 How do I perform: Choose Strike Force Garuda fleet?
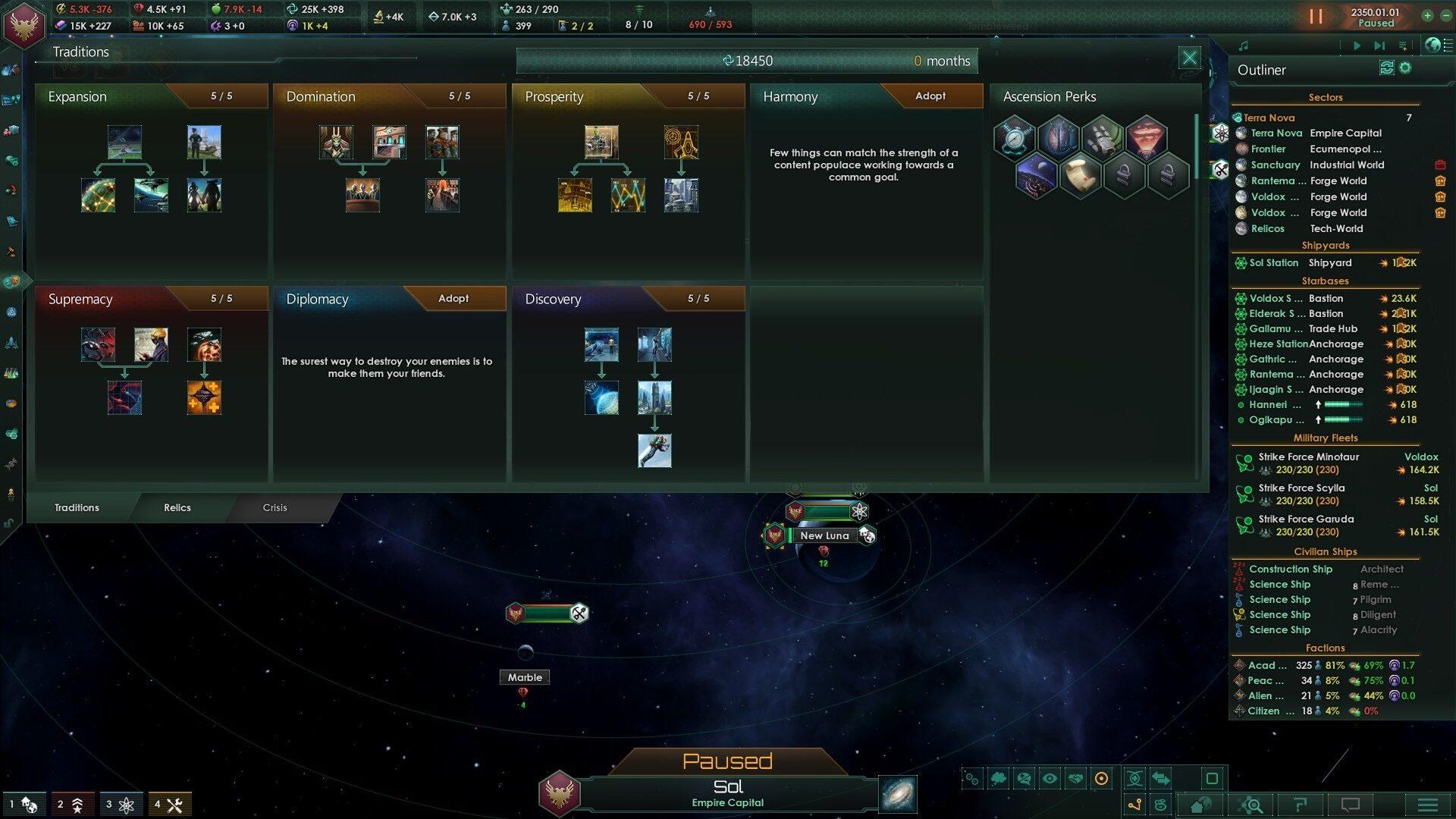click(1306, 519)
